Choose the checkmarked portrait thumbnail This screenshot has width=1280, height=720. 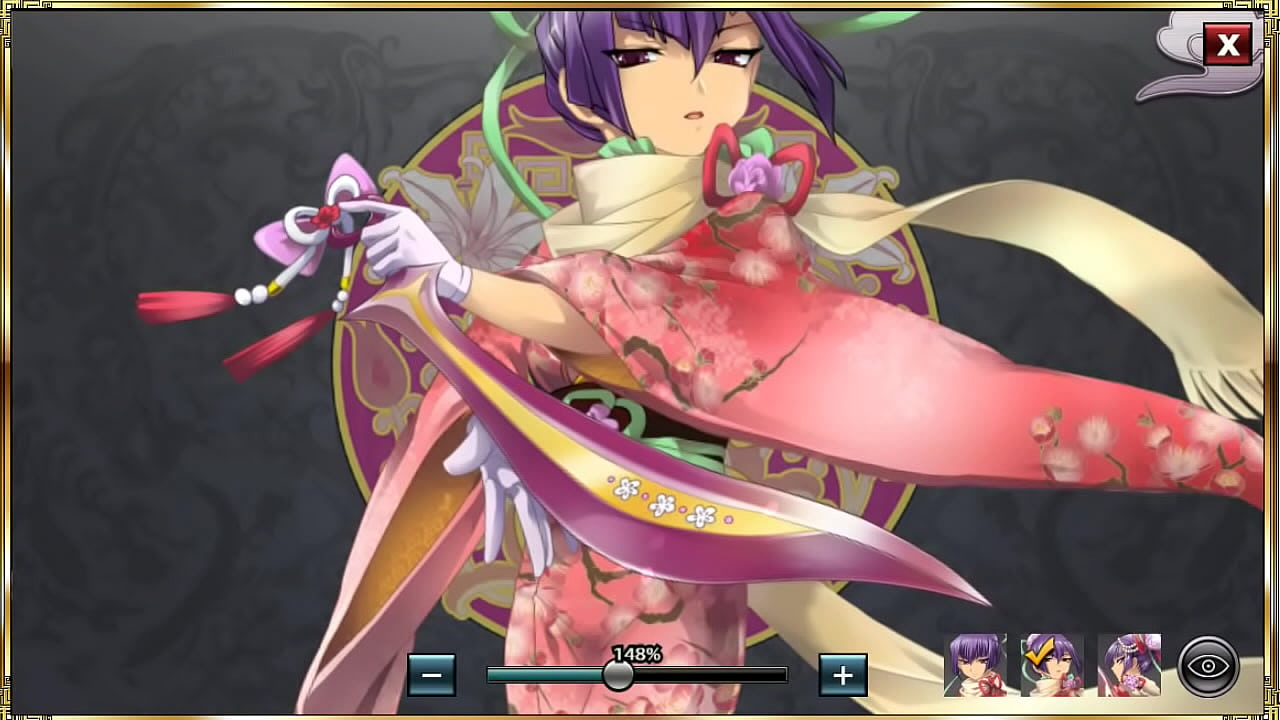point(1052,665)
